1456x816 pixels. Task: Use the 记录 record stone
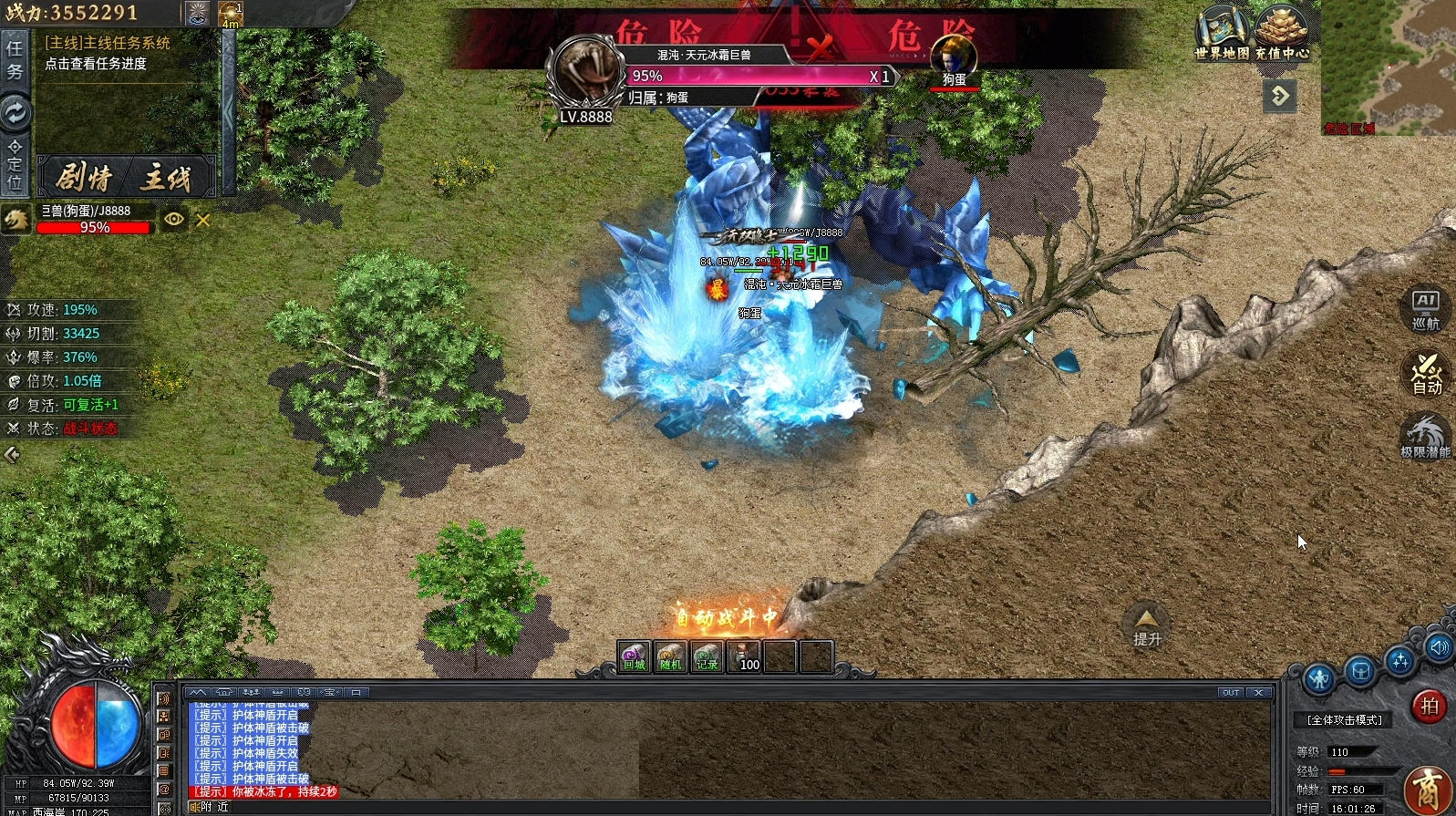(707, 656)
